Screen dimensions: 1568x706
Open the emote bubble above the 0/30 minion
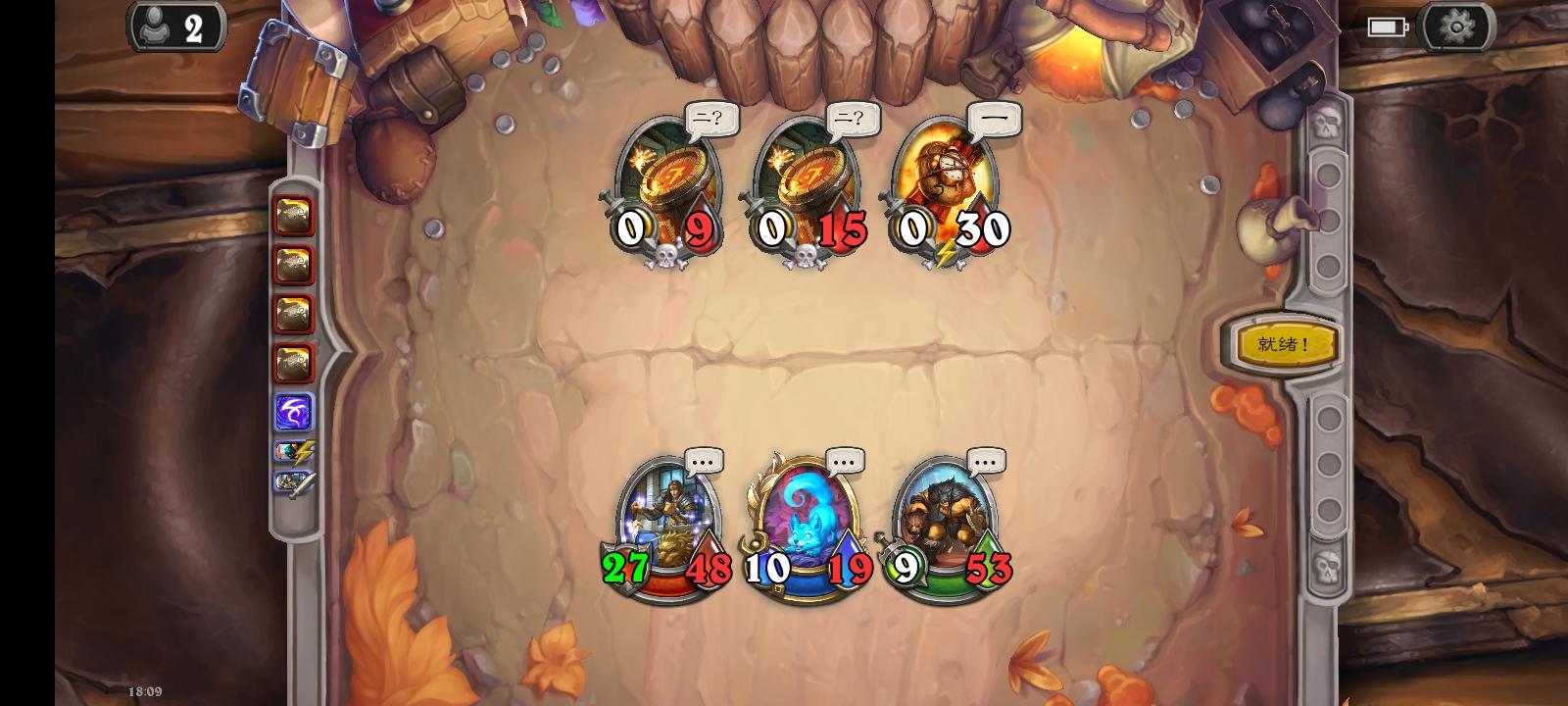click(995, 120)
